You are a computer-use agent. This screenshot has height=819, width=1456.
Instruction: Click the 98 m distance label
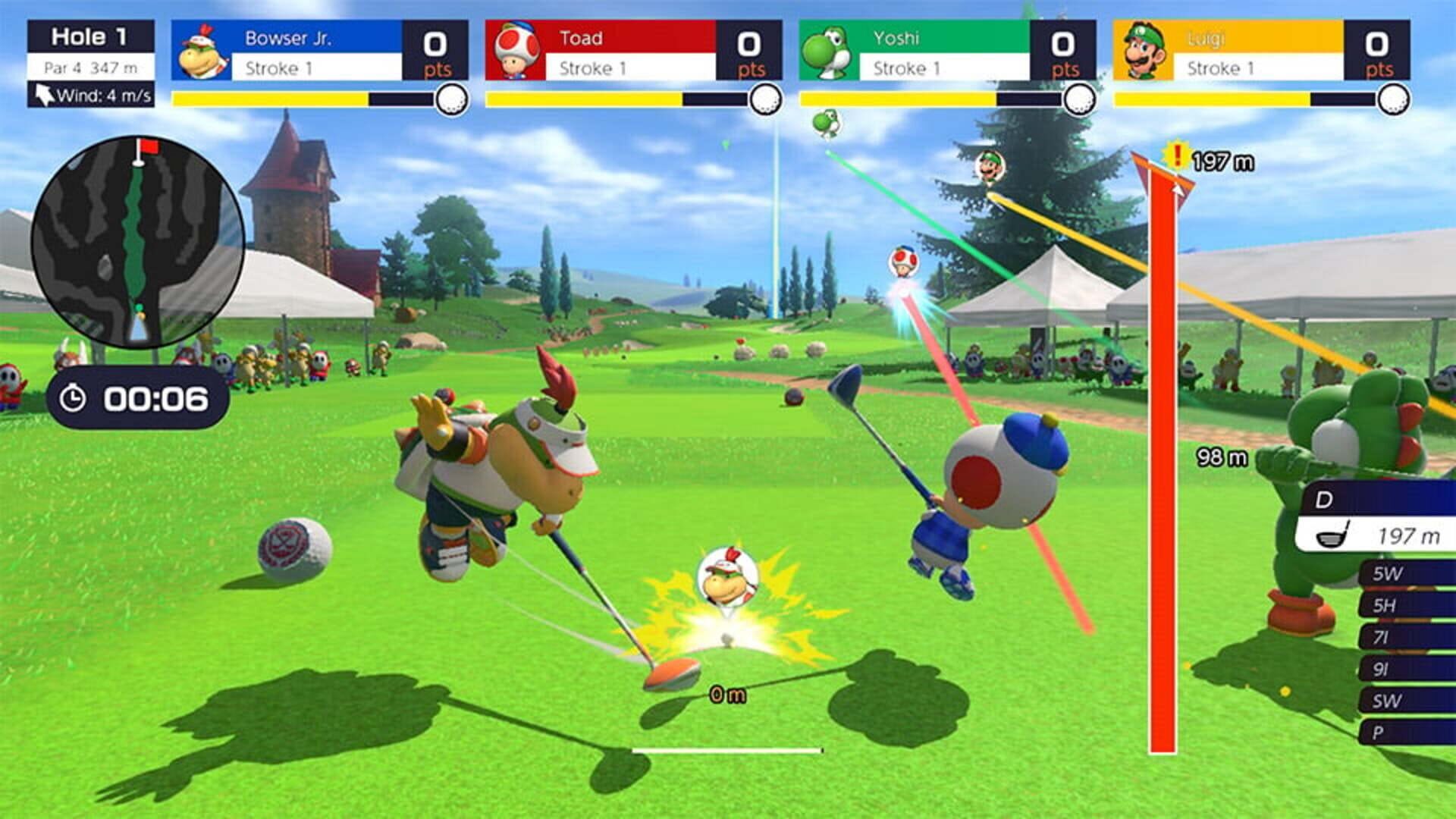[x=1224, y=455]
